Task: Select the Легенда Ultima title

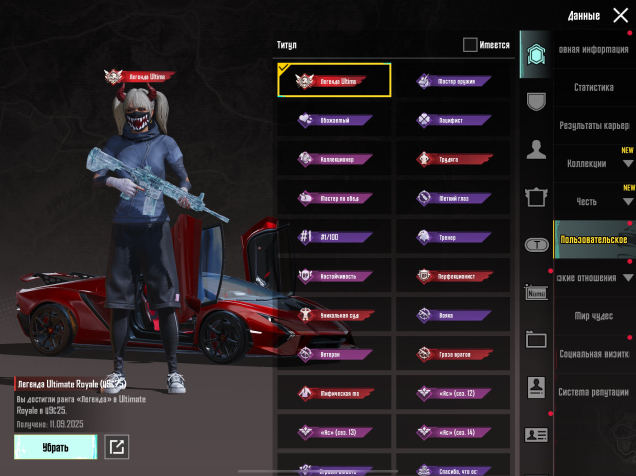Action: (334, 81)
